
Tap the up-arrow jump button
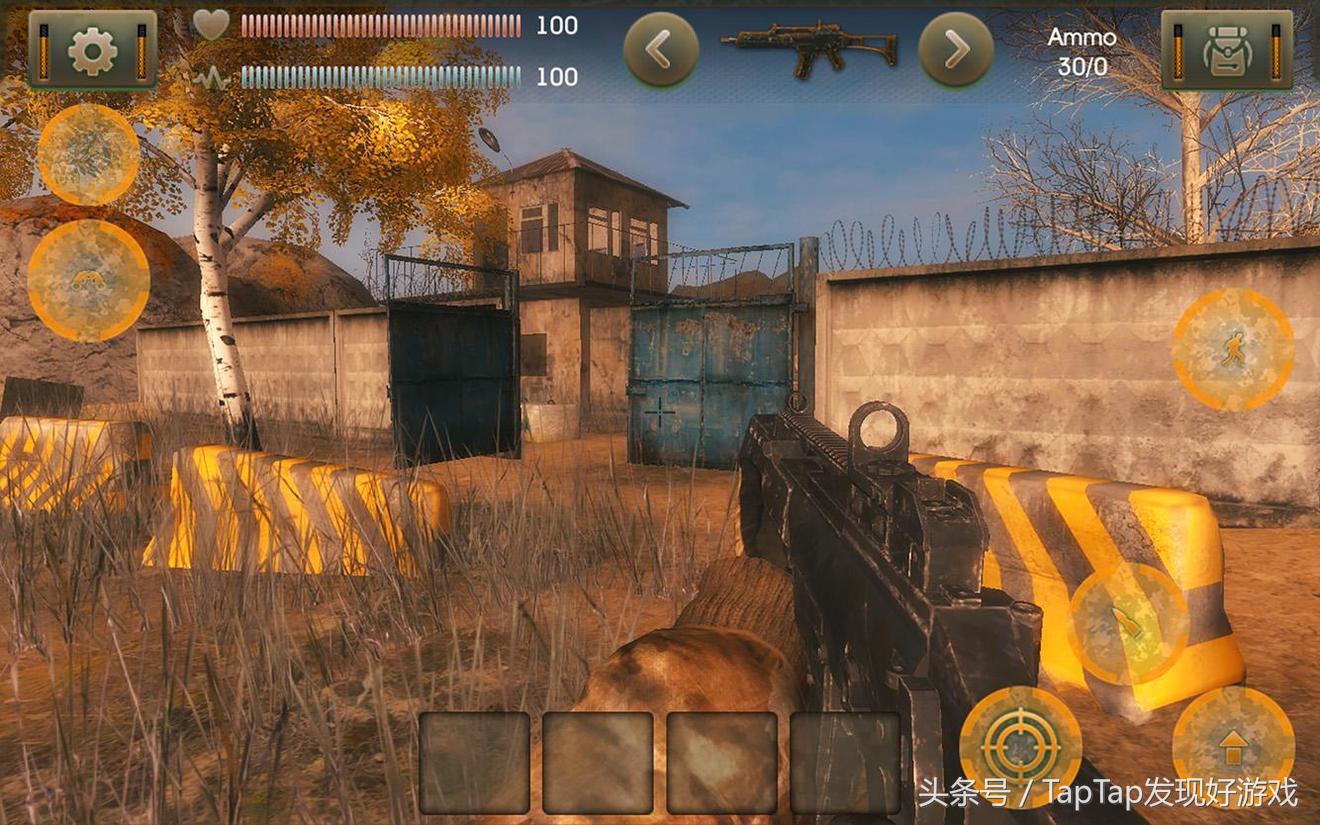(1233, 747)
